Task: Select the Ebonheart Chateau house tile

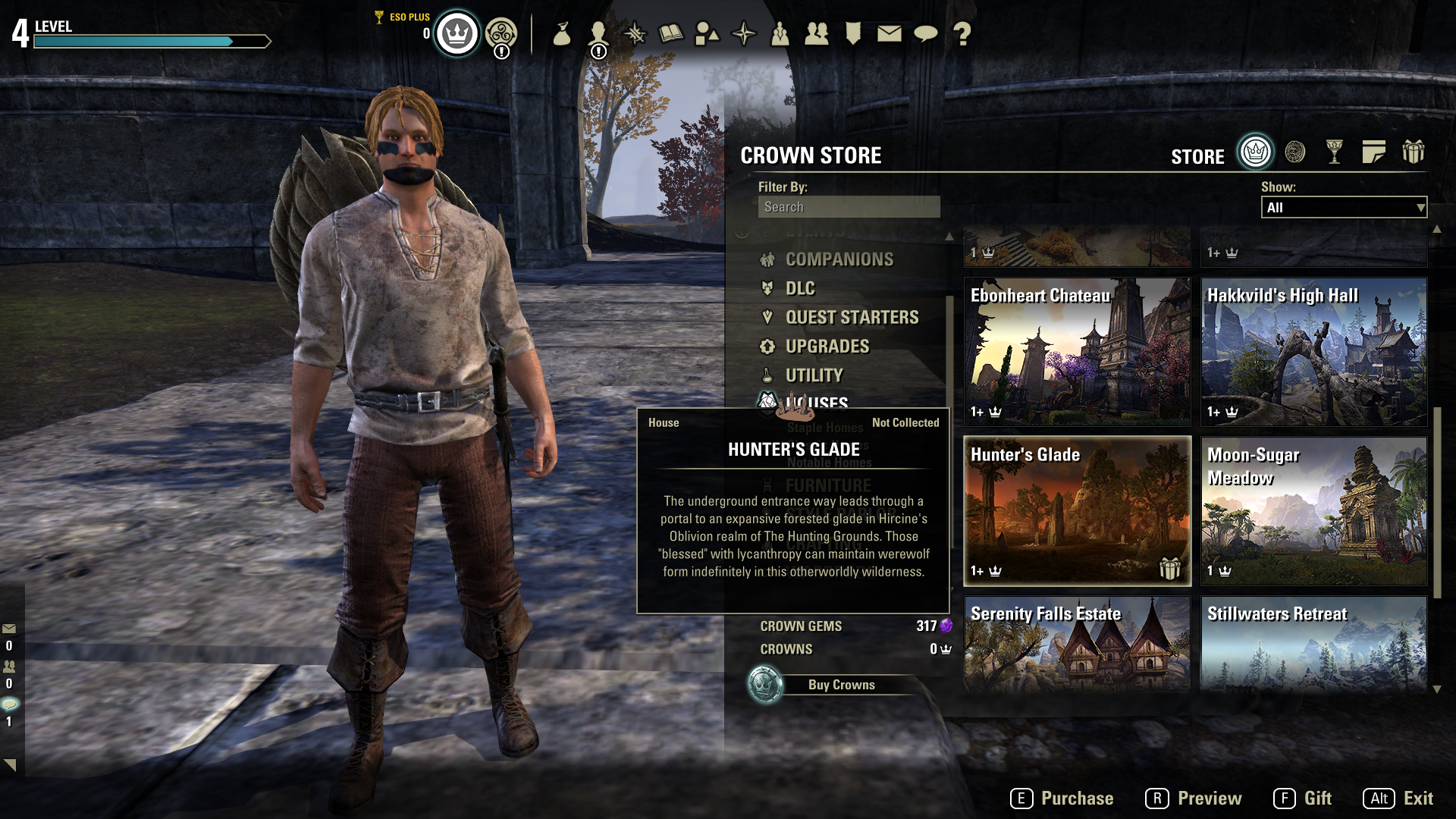Action: pyautogui.click(x=1077, y=351)
